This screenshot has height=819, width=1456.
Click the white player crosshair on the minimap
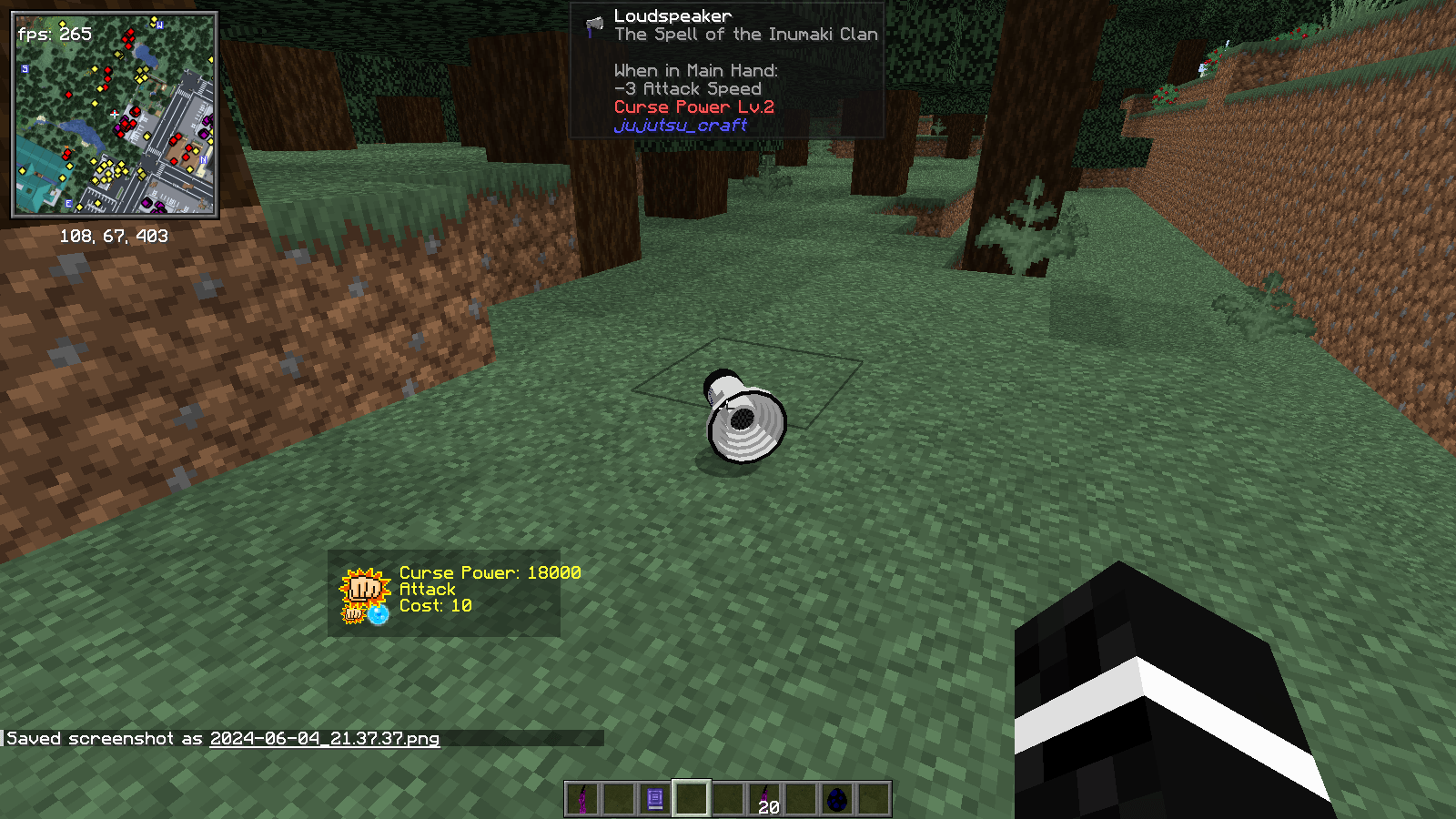(x=114, y=113)
